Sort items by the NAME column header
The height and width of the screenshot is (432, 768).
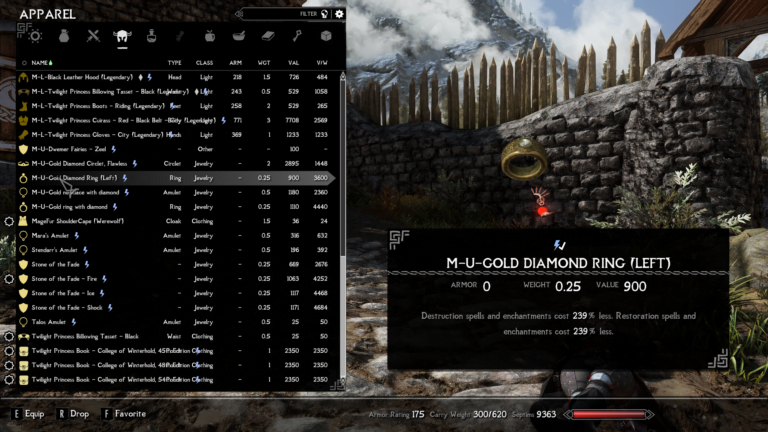click(x=42, y=62)
